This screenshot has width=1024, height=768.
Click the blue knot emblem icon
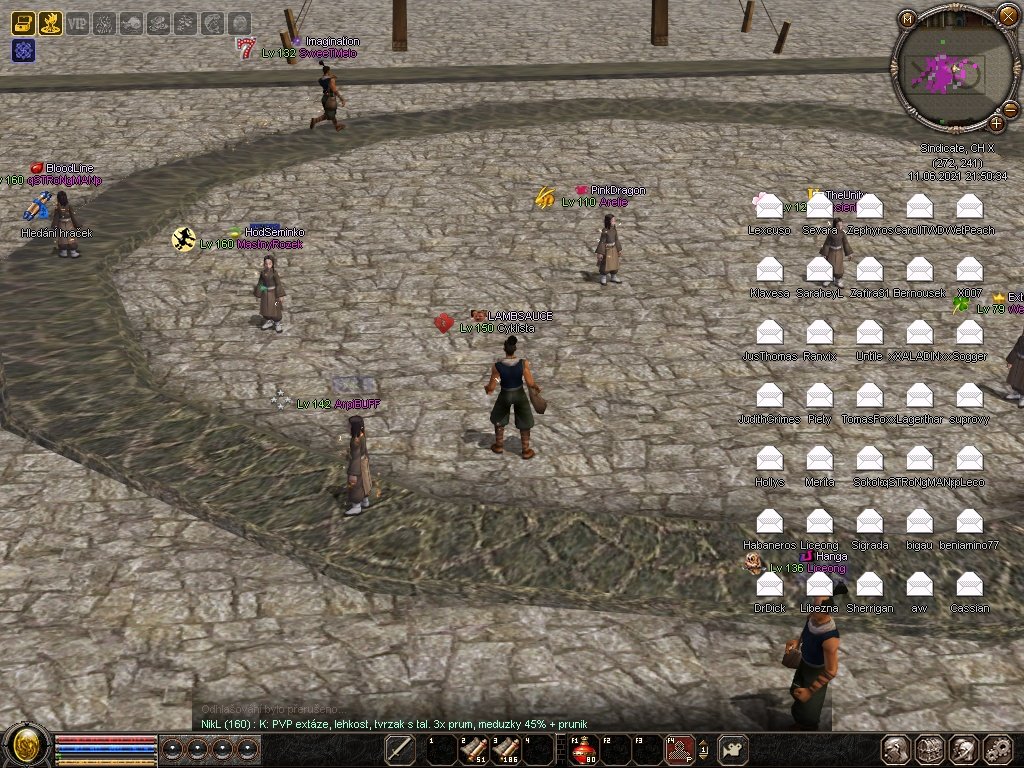tap(23, 50)
